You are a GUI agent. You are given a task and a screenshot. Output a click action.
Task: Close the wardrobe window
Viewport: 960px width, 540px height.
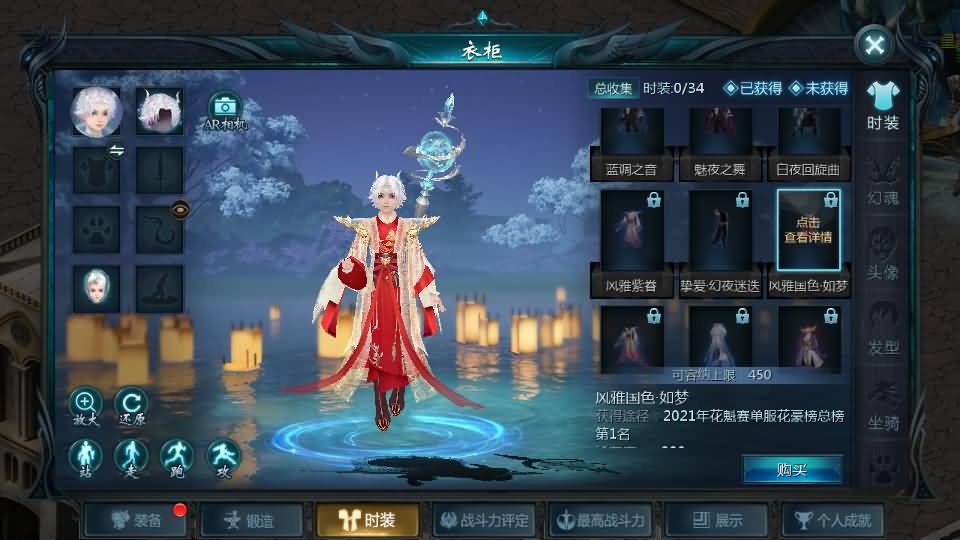point(874,45)
